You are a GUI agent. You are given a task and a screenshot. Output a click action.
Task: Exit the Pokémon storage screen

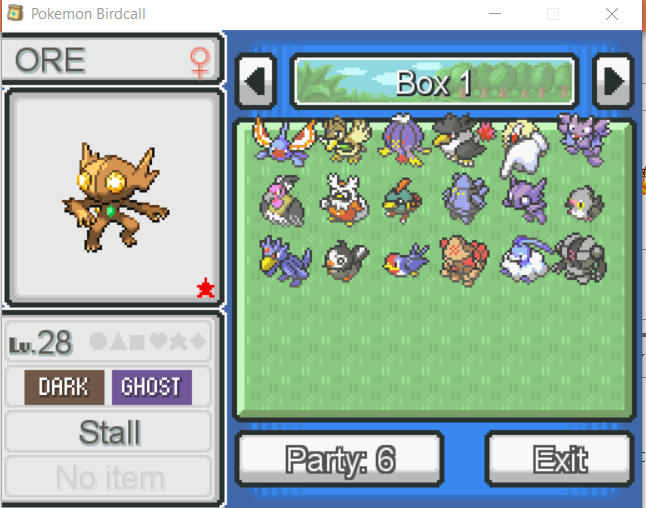click(559, 459)
